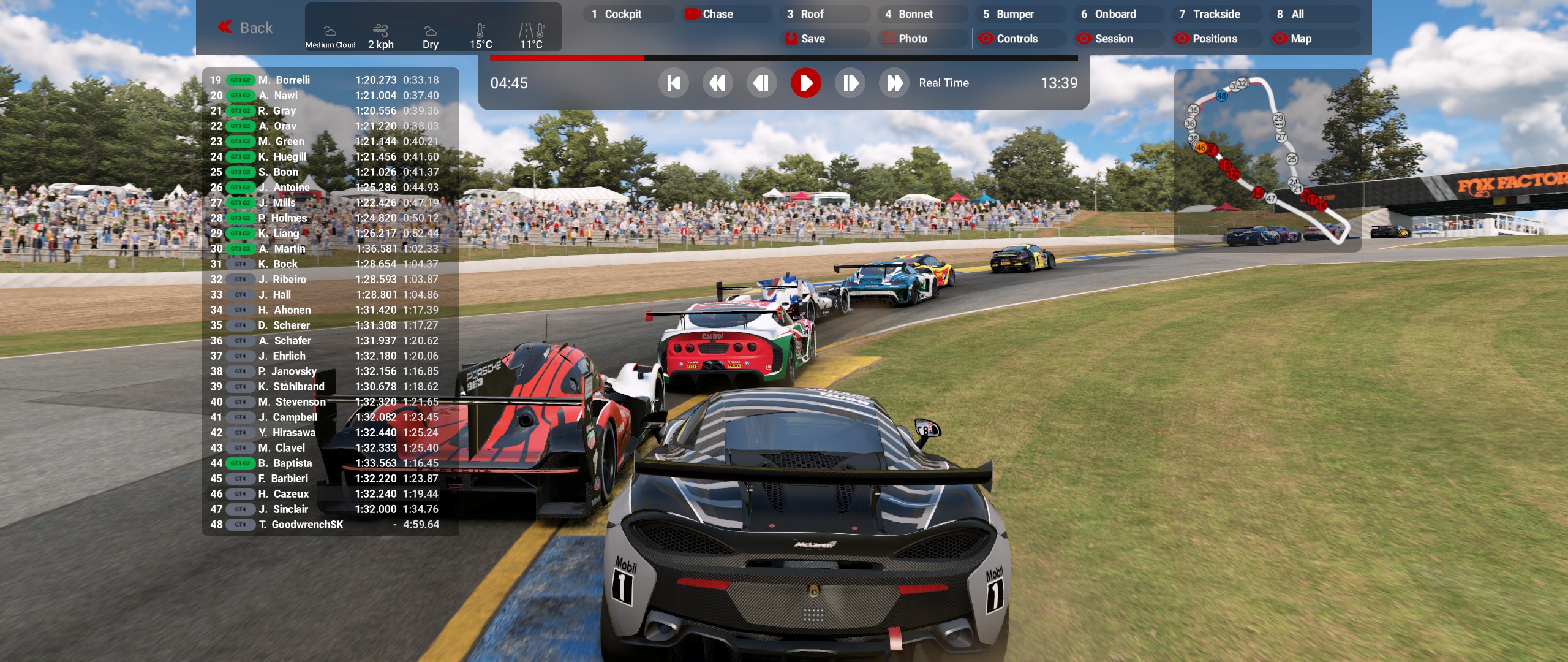
Task: Switch to Bonnet camera
Action: point(921,14)
